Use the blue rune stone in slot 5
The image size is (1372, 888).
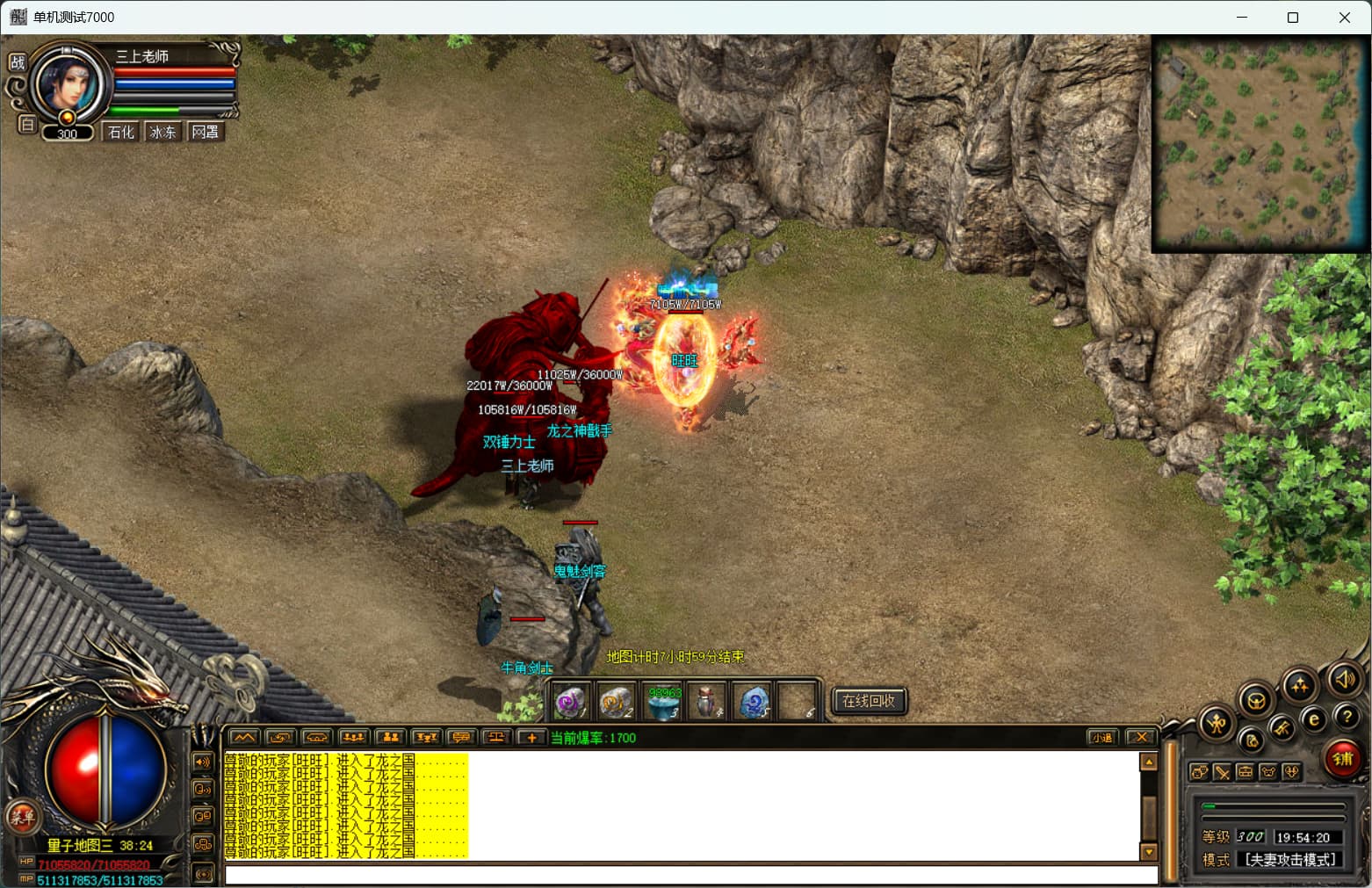click(754, 703)
